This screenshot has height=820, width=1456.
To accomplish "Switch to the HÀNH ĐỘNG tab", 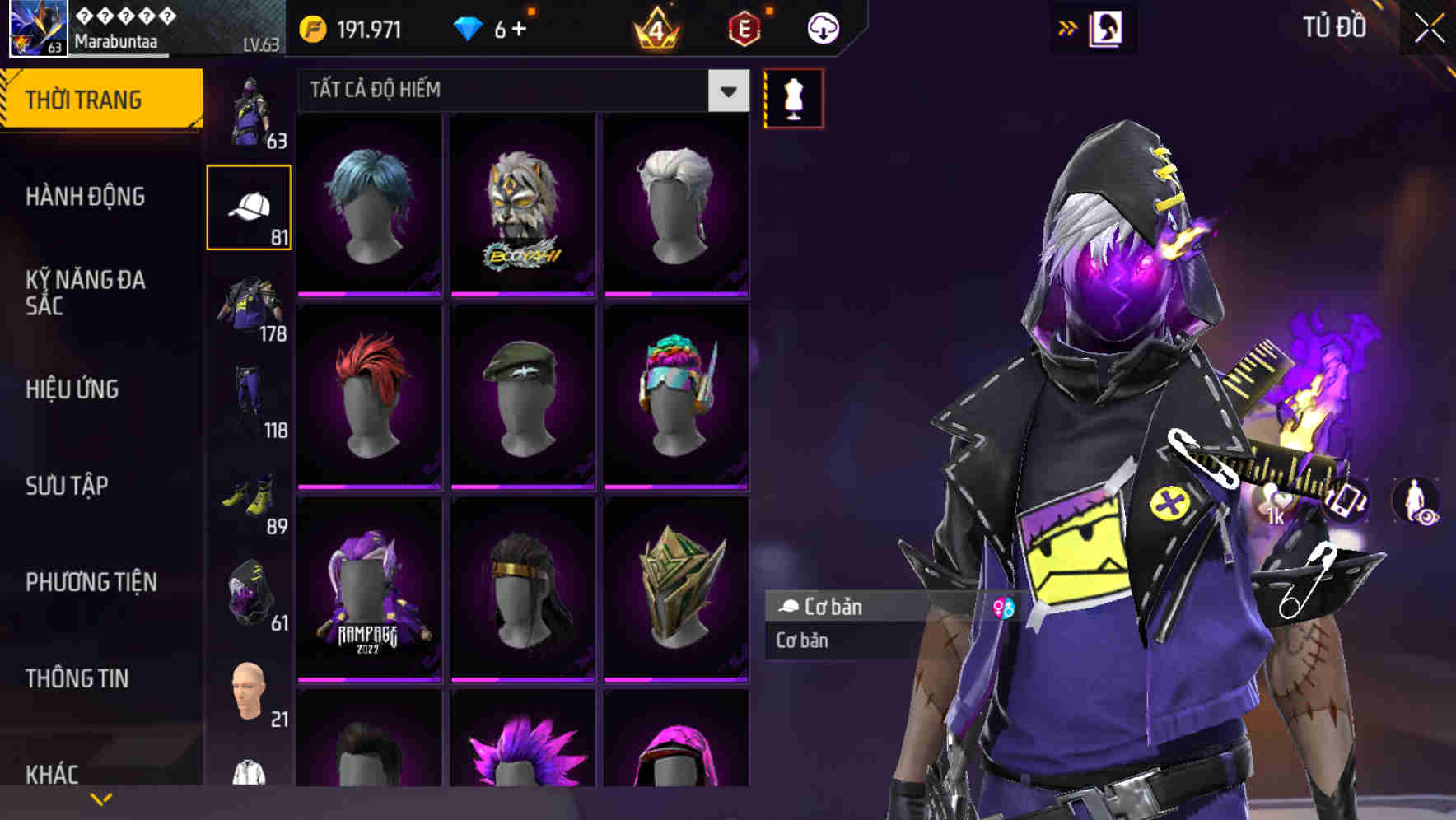I will pyautogui.click(x=87, y=198).
